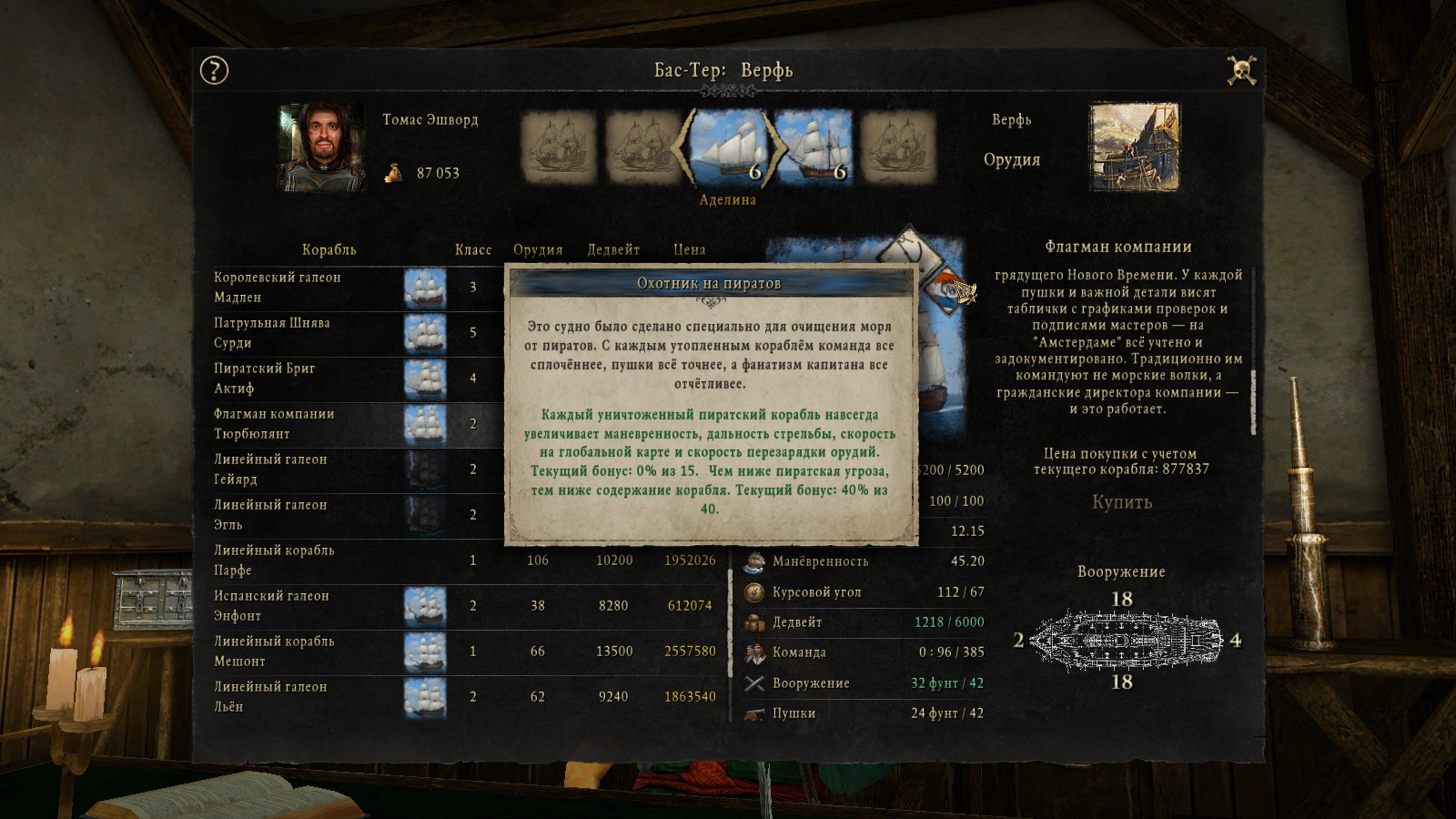
Task: Click the shipyard painting thumbnail
Action: [1134, 147]
